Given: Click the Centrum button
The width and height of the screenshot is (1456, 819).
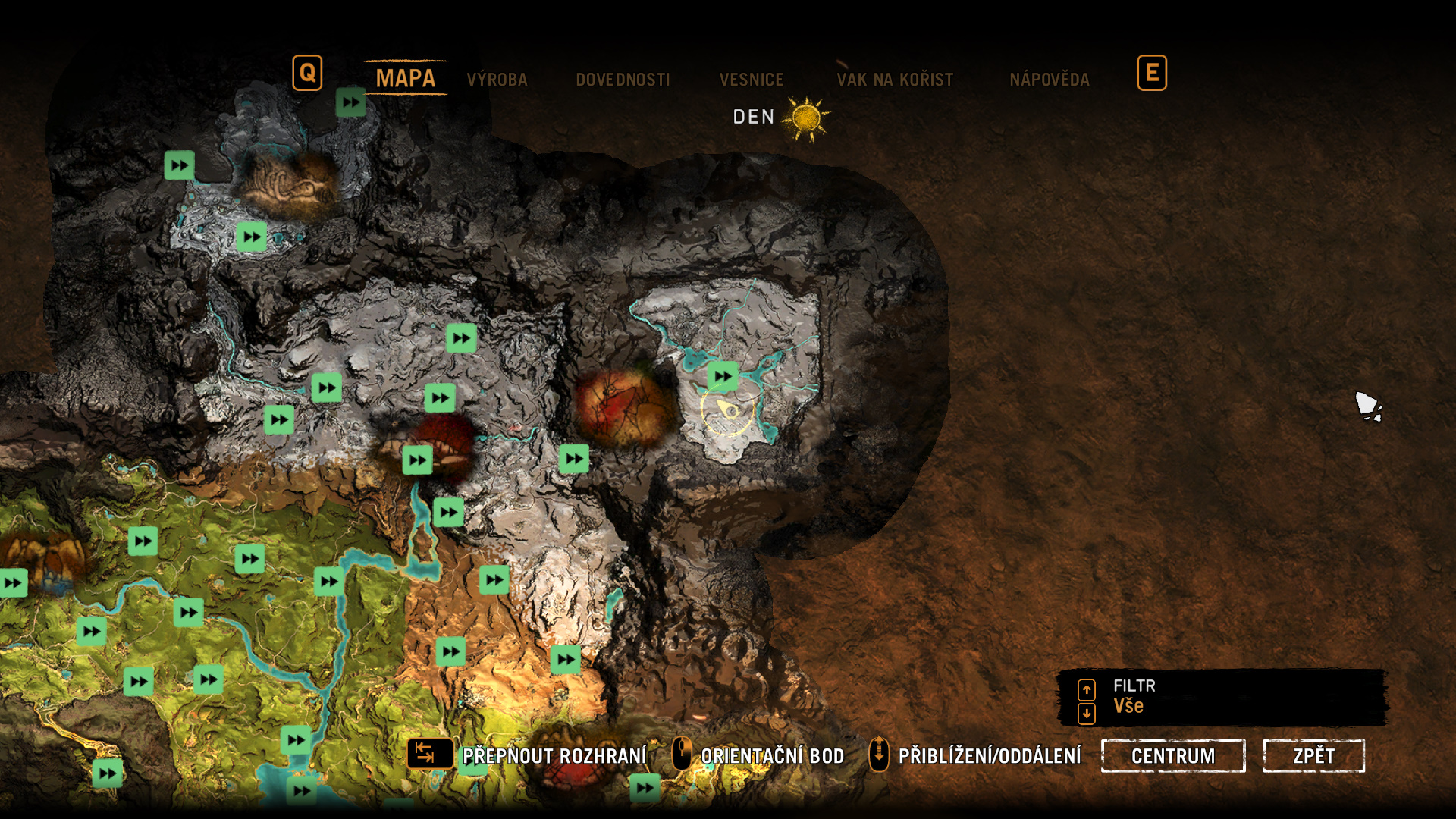Looking at the screenshot, I should pyautogui.click(x=1172, y=756).
